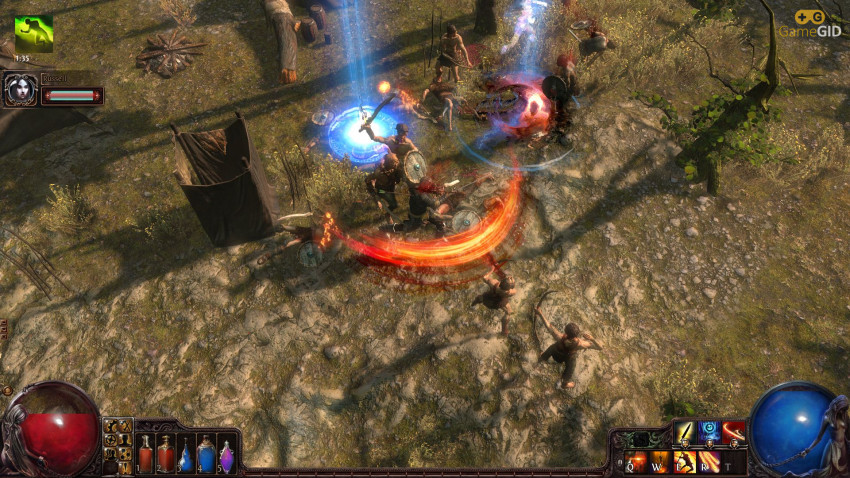Image resolution: width=850 pixels, height=478 pixels.
Task: Activate the leaping warrior skill on E
Action: pyautogui.click(x=686, y=461)
